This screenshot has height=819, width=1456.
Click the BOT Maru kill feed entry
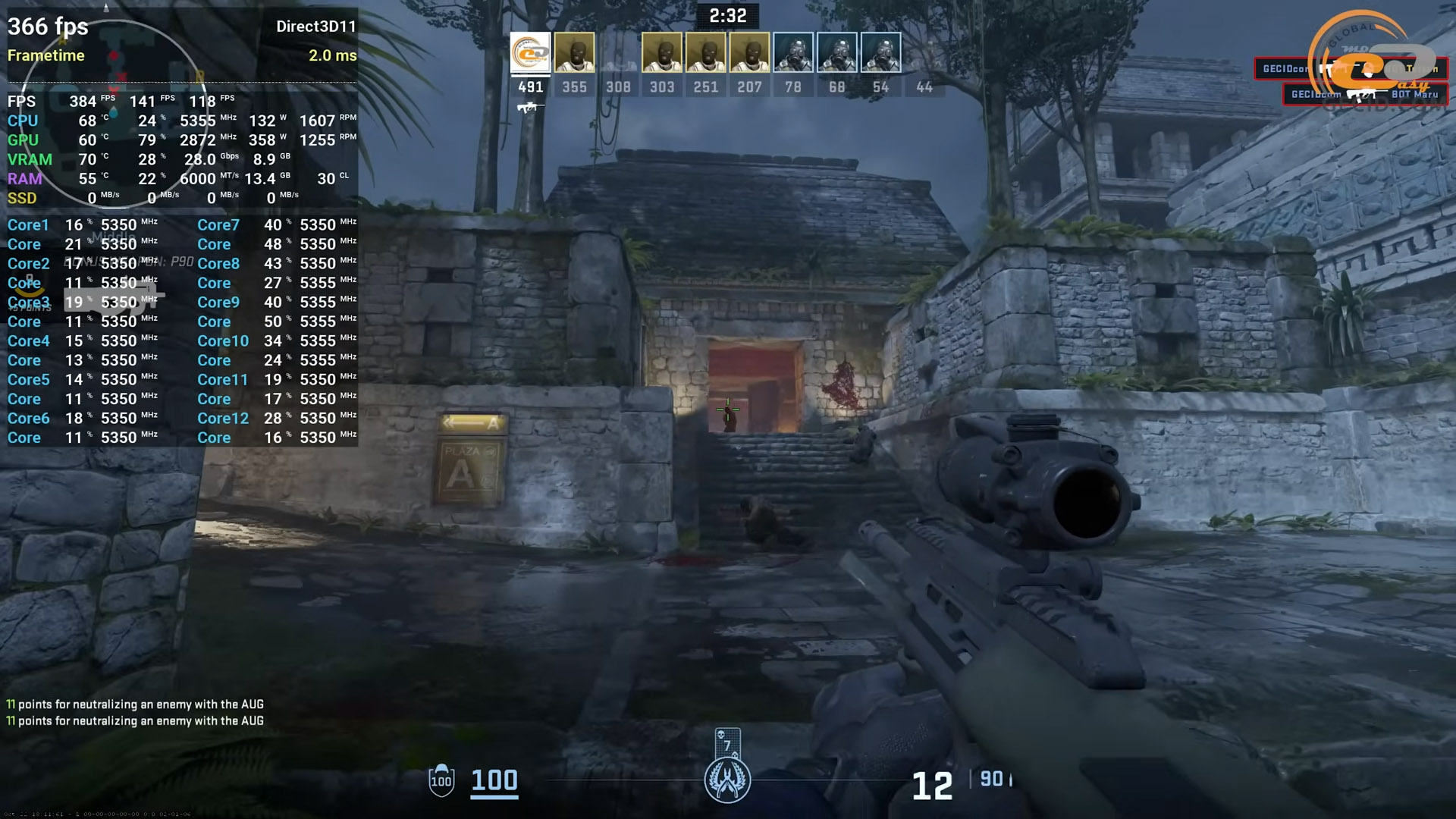tap(1365, 95)
